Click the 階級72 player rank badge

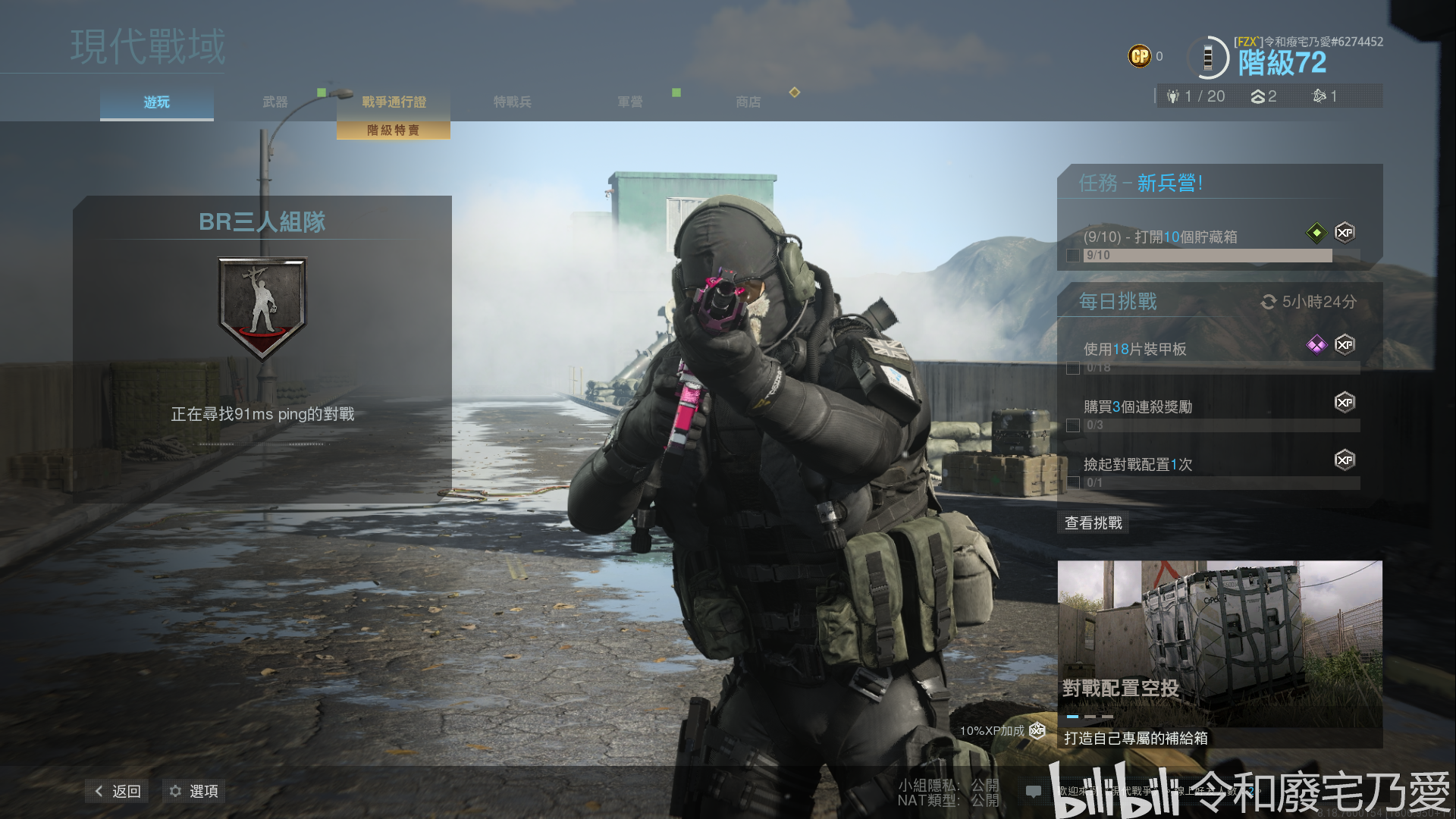point(1282,62)
